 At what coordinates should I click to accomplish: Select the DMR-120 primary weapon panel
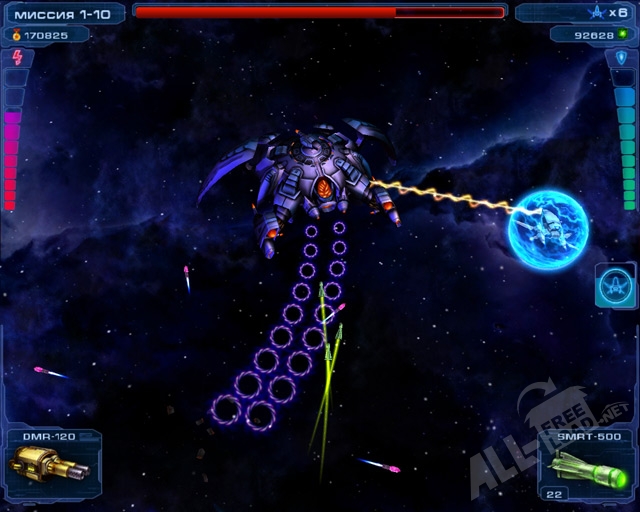(x=50, y=463)
